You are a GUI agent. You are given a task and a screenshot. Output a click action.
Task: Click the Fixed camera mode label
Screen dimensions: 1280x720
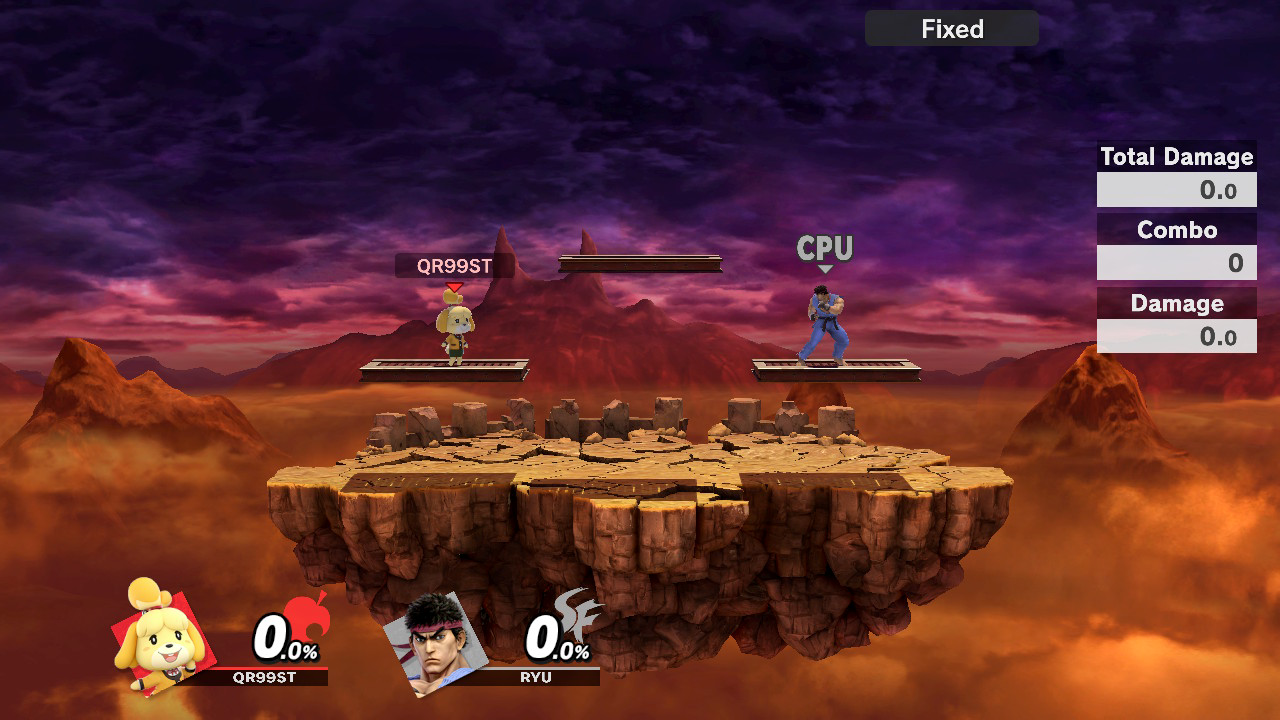pyautogui.click(x=952, y=29)
